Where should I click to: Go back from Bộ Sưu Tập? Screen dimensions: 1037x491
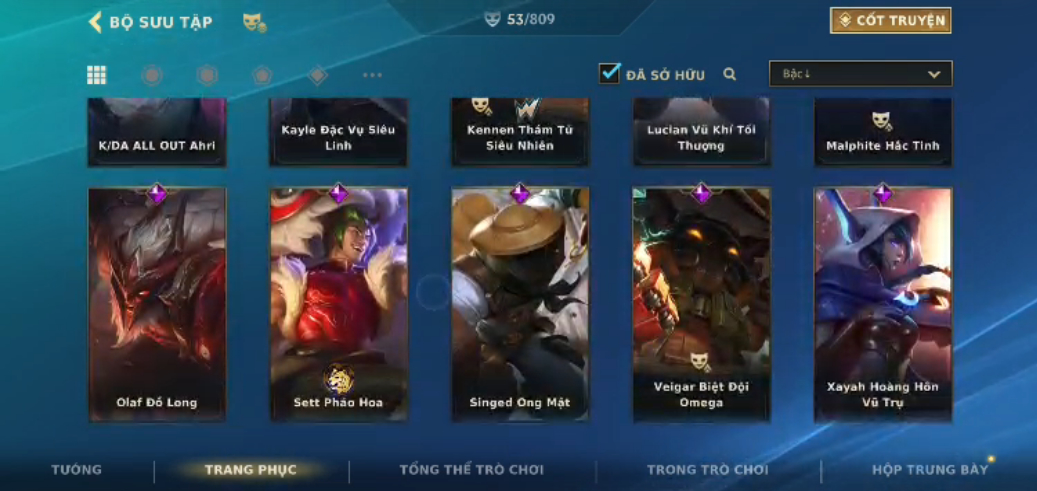96,22
